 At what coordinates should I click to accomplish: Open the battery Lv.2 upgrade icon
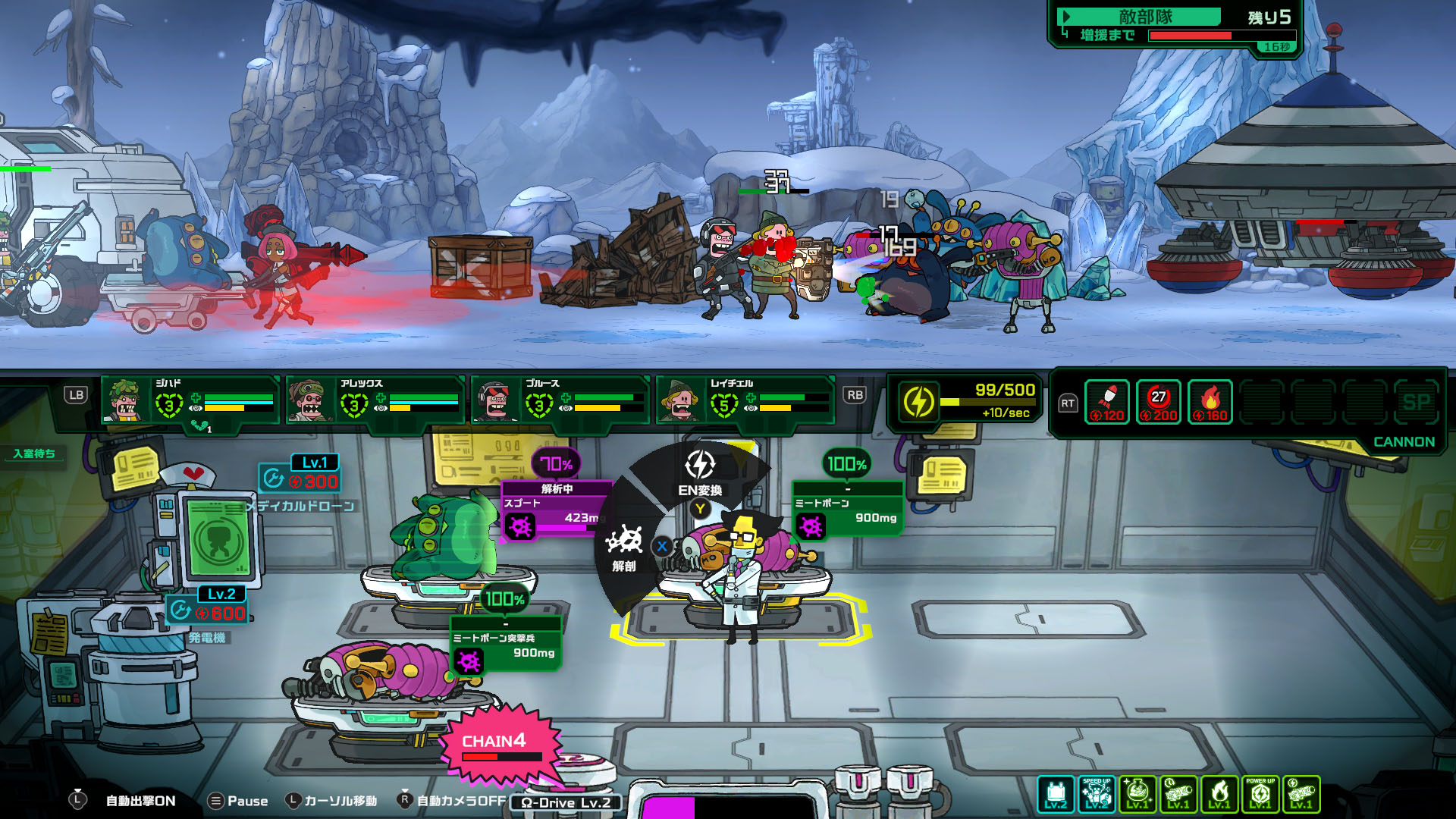[x=1056, y=794]
